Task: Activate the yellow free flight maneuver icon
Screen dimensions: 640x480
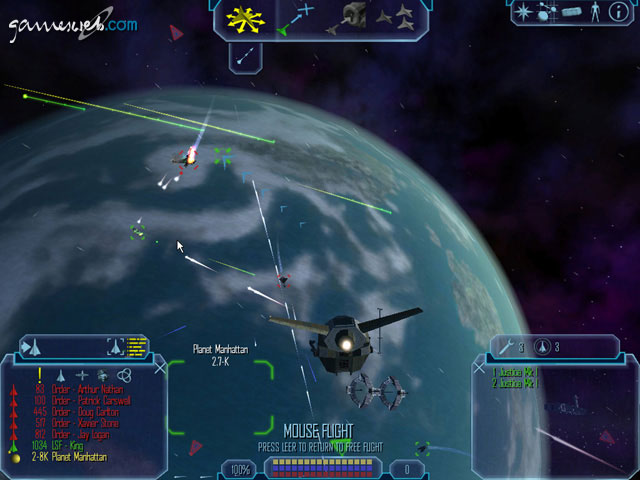Action: coord(244,18)
